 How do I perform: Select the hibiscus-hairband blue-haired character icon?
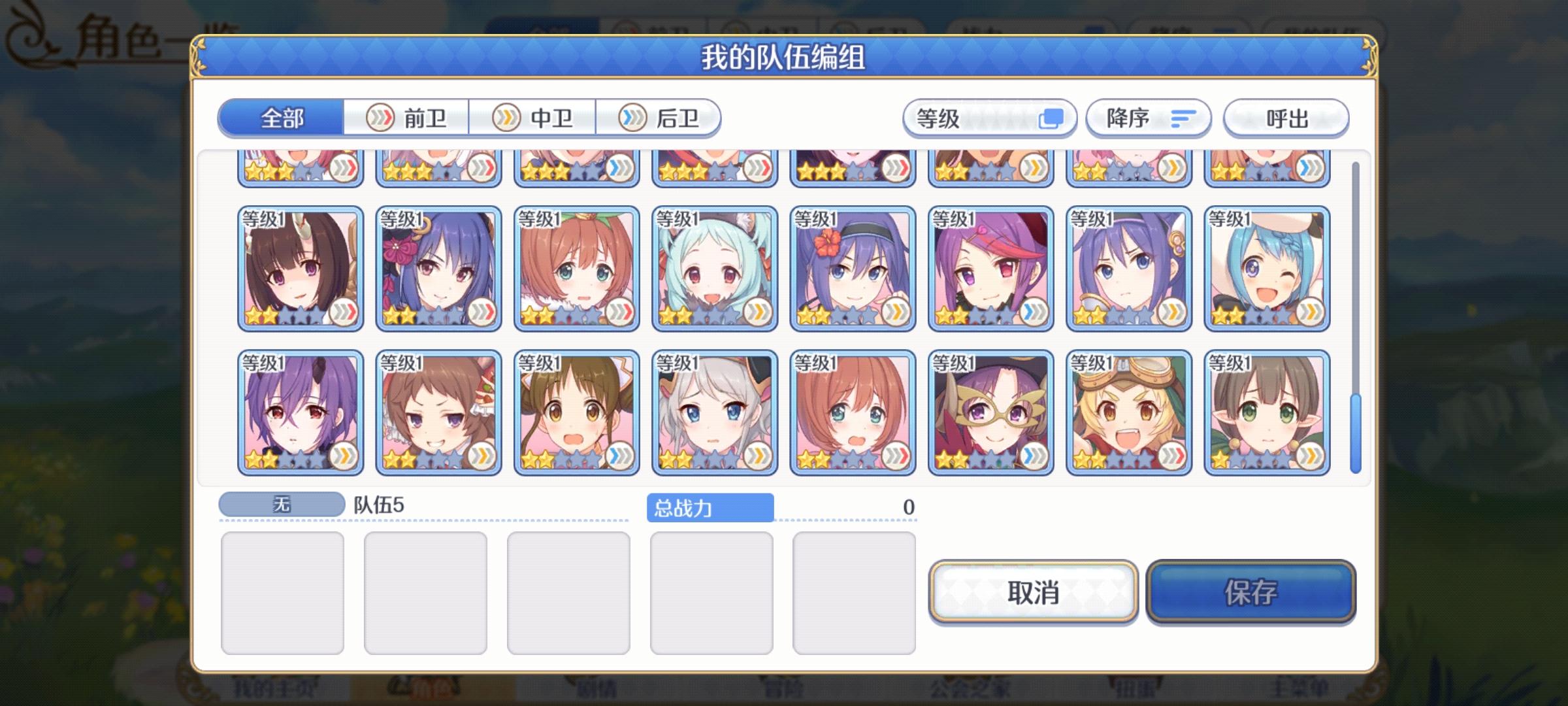point(853,268)
